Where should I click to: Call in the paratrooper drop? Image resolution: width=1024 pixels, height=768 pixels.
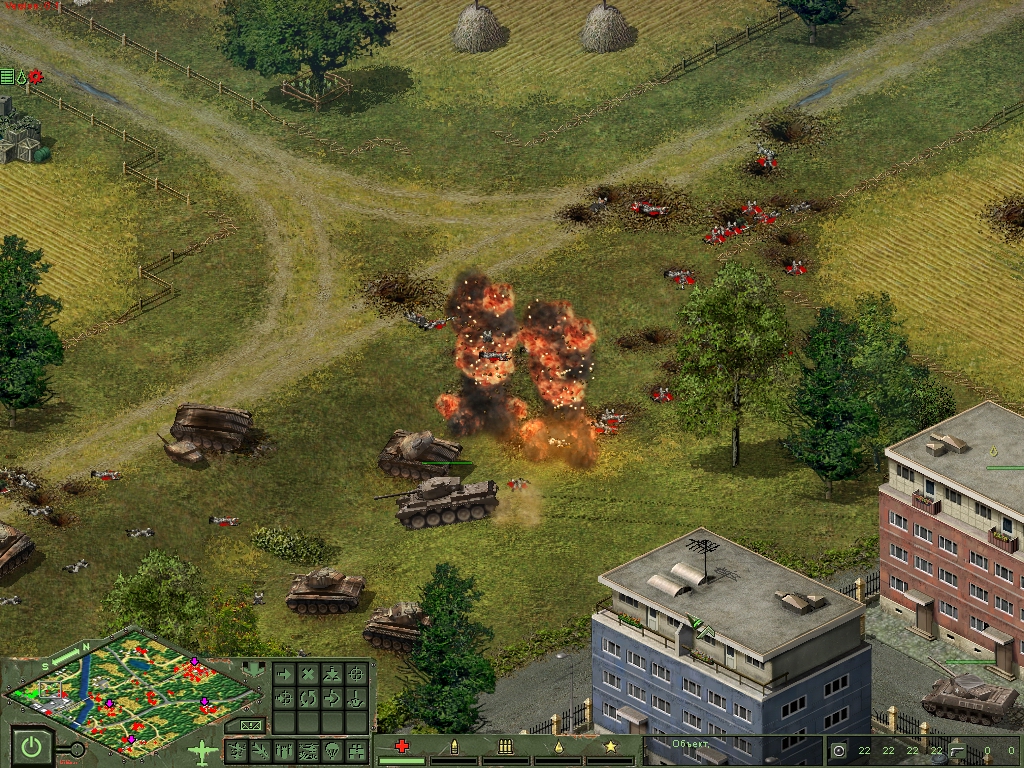pyautogui.click(x=332, y=750)
